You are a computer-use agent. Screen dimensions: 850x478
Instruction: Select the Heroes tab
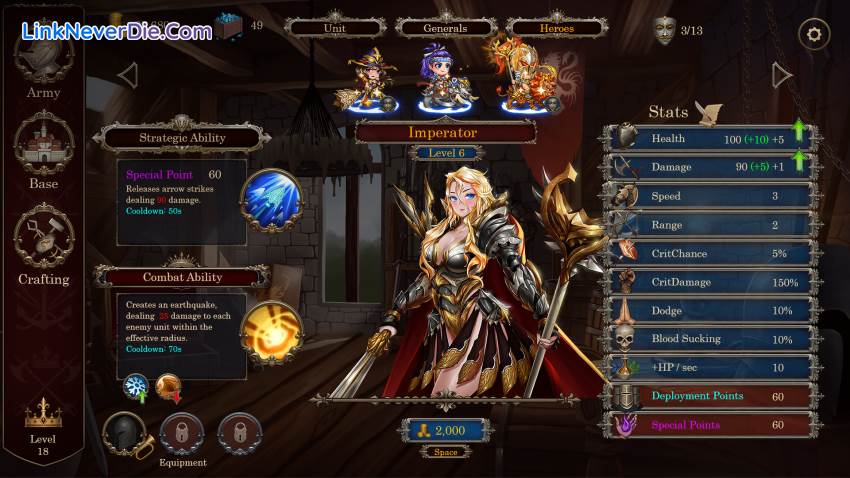(556, 28)
